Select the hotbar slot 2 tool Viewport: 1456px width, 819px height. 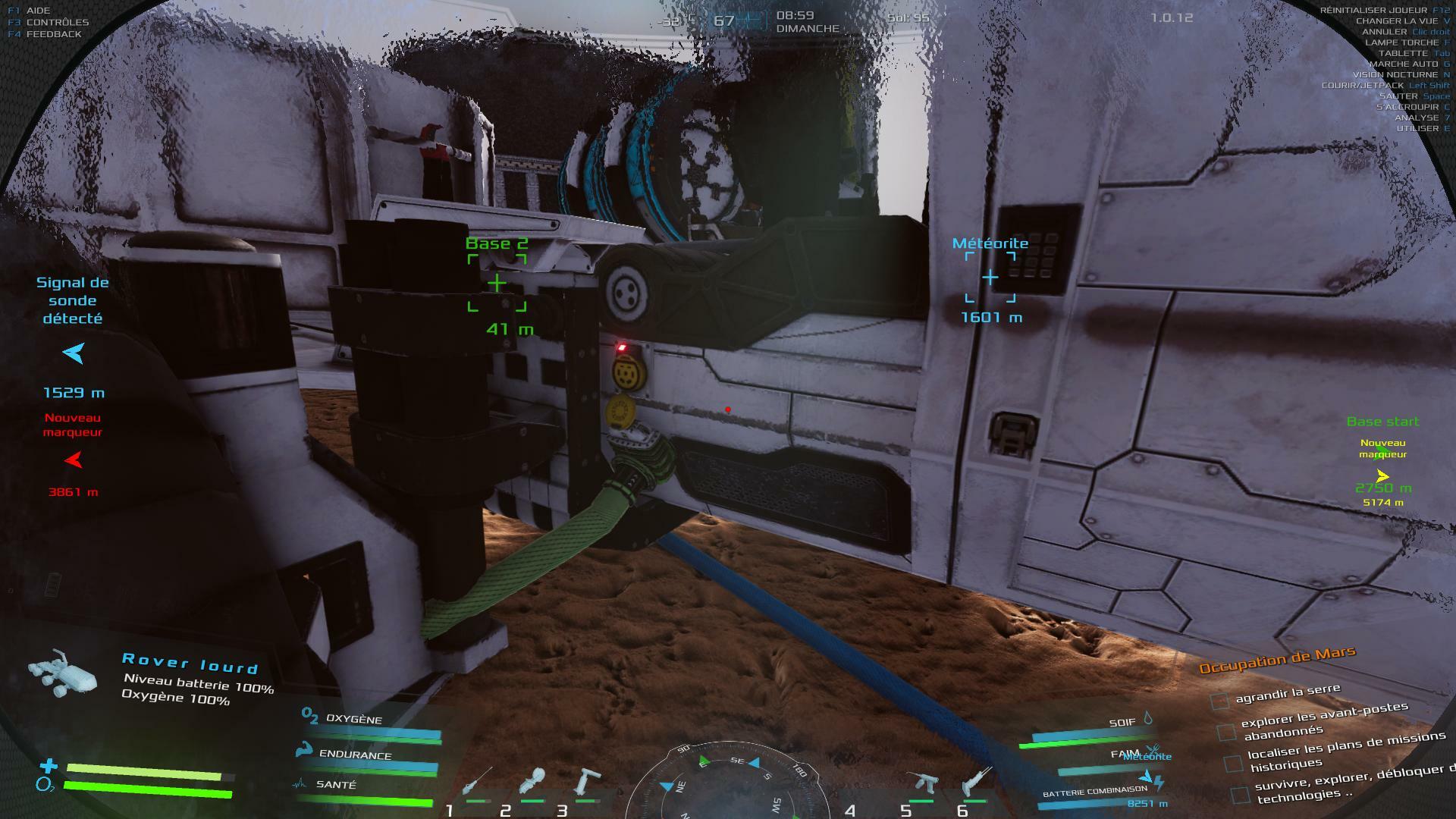532,783
